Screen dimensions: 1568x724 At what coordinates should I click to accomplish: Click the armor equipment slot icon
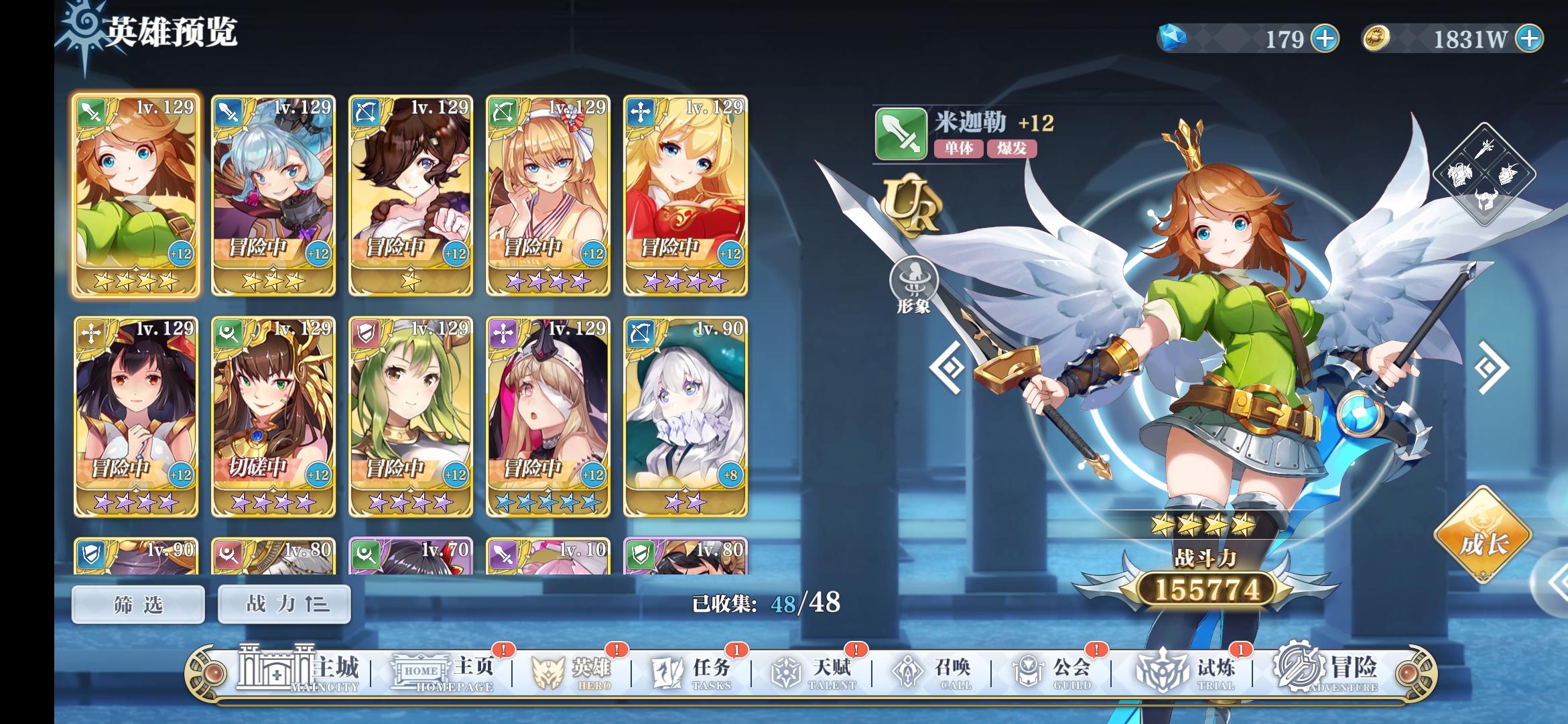[1460, 175]
